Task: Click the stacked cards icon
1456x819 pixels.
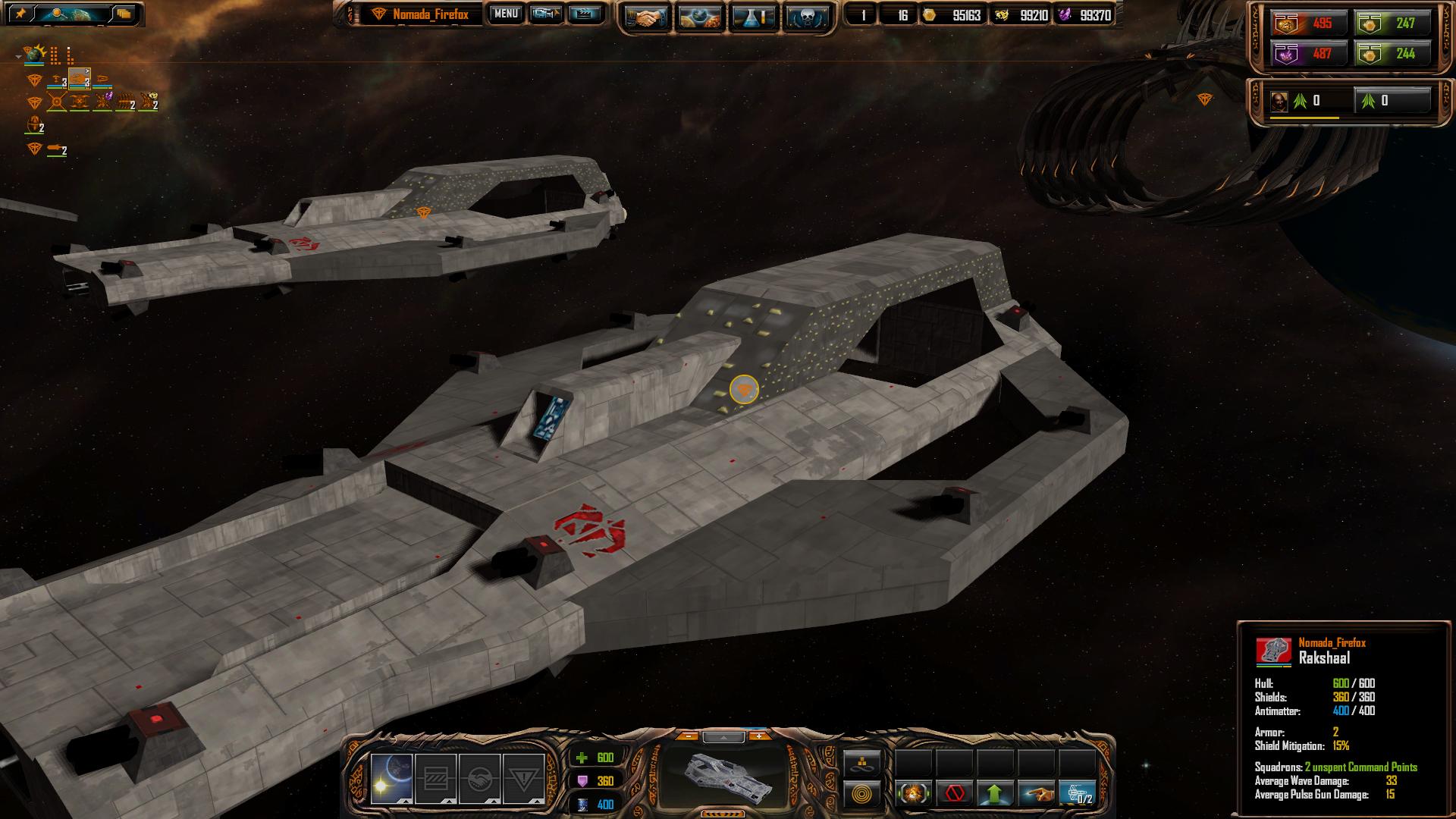Action: [x=124, y=14]
